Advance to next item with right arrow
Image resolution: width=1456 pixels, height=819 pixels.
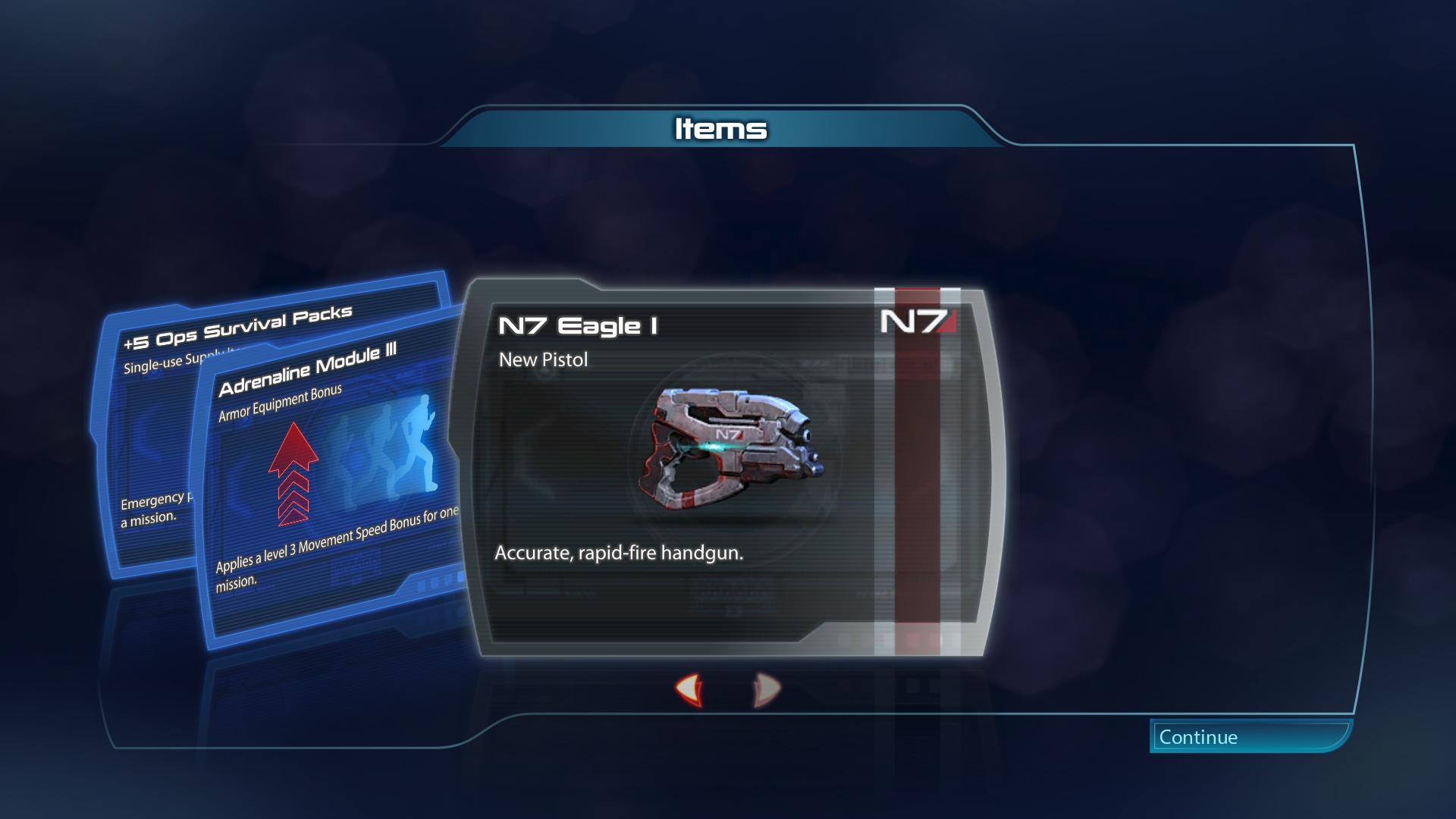pos(766,690)
